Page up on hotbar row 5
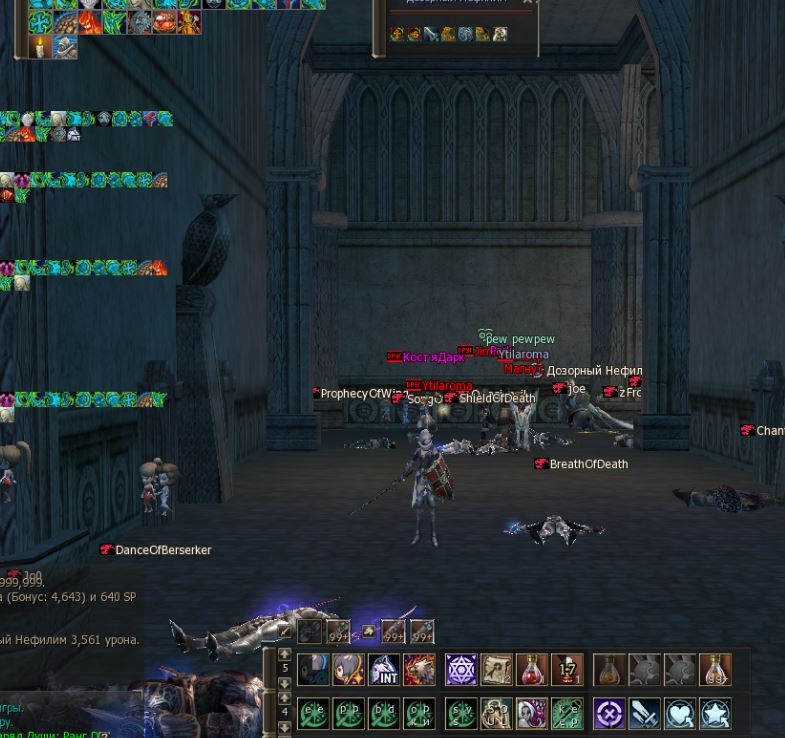 coord(285,655)
